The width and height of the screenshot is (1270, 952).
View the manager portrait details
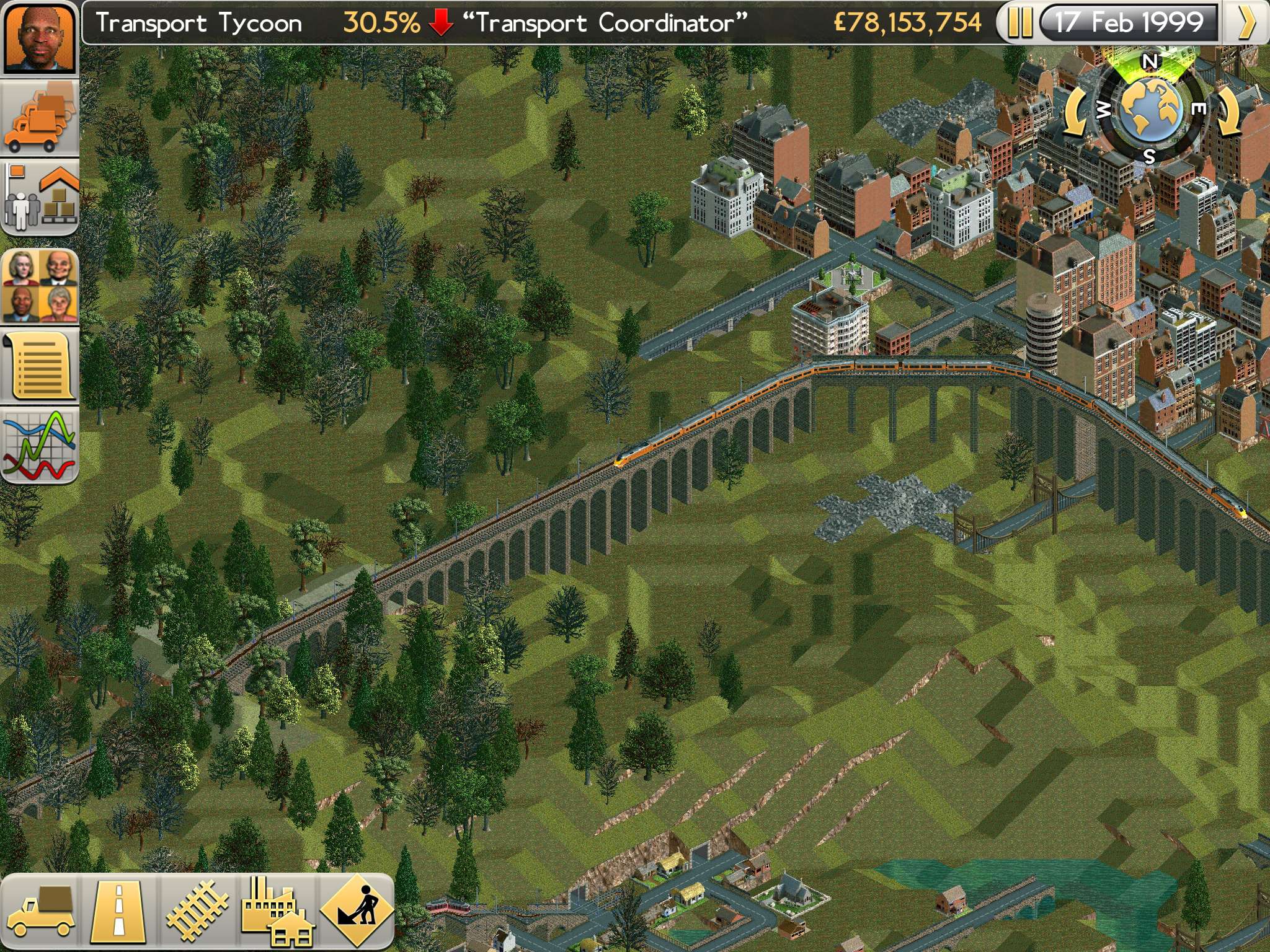[40, 40]
